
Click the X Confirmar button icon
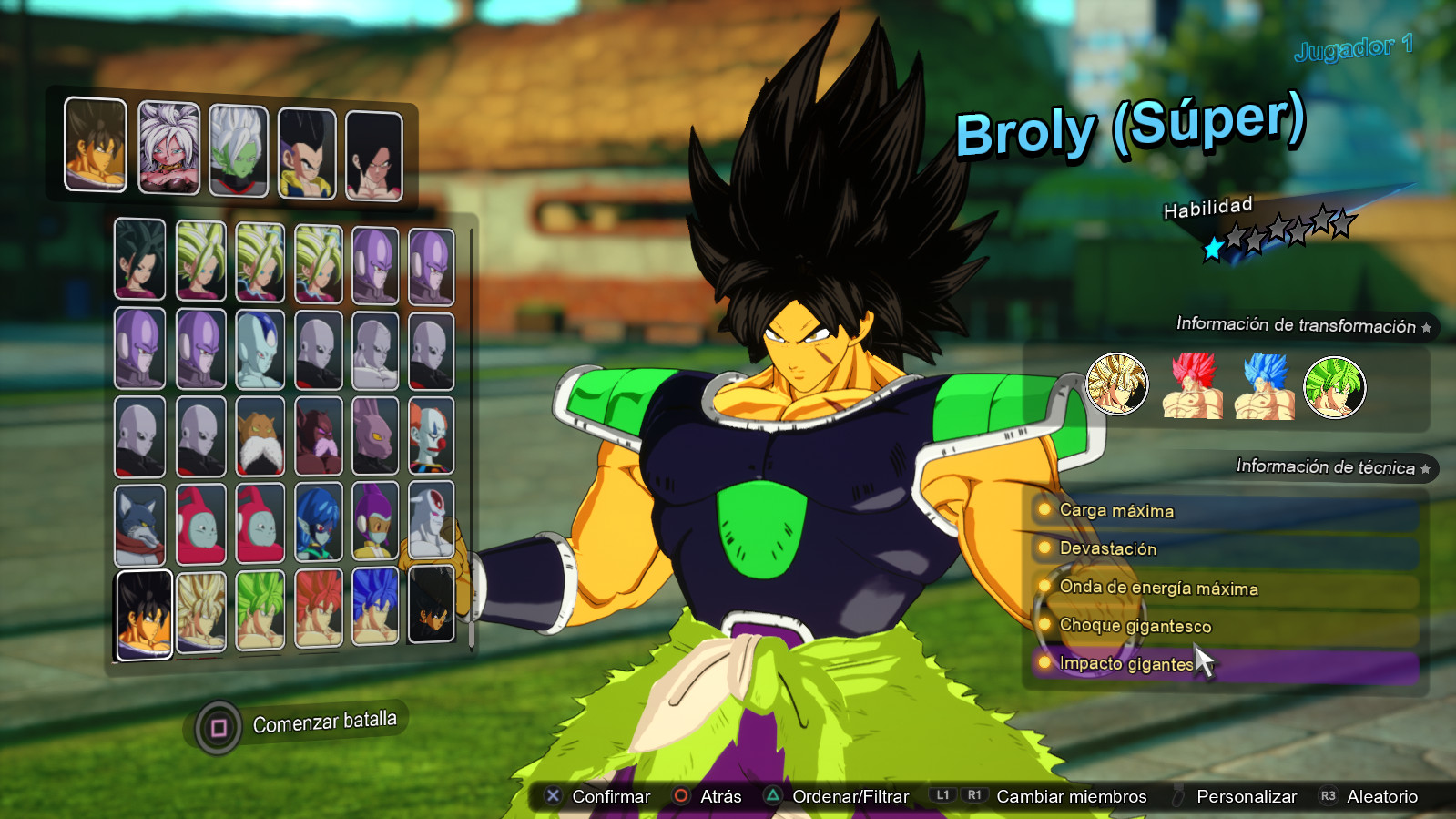(x=551, y=795)
